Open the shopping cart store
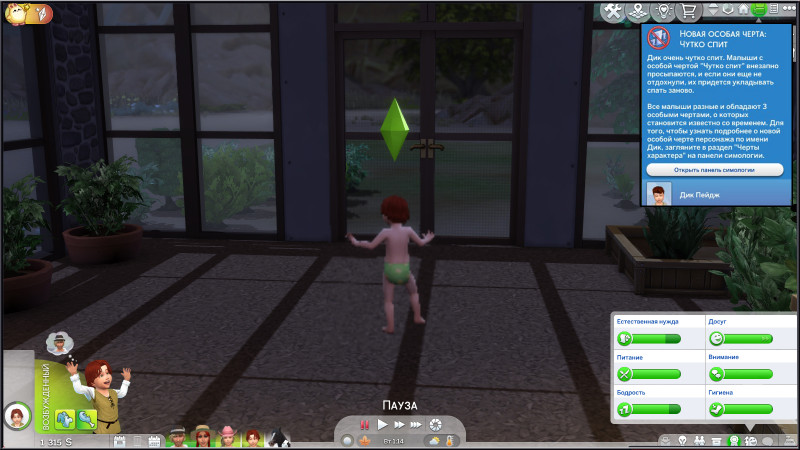The width and height of the screenshot is (800, 450). (x=687, y=11)
